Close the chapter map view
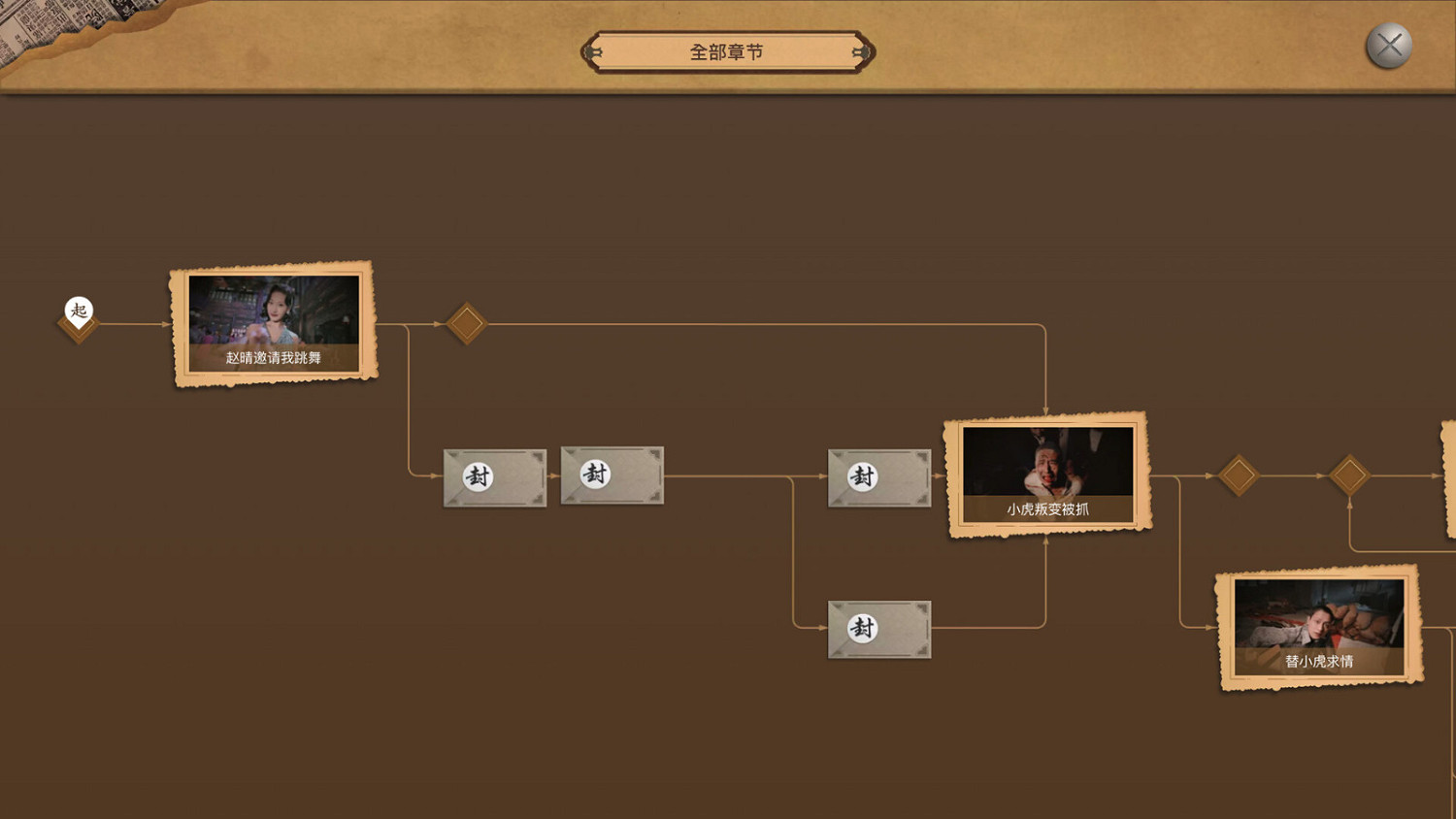 click(1389, 44)
